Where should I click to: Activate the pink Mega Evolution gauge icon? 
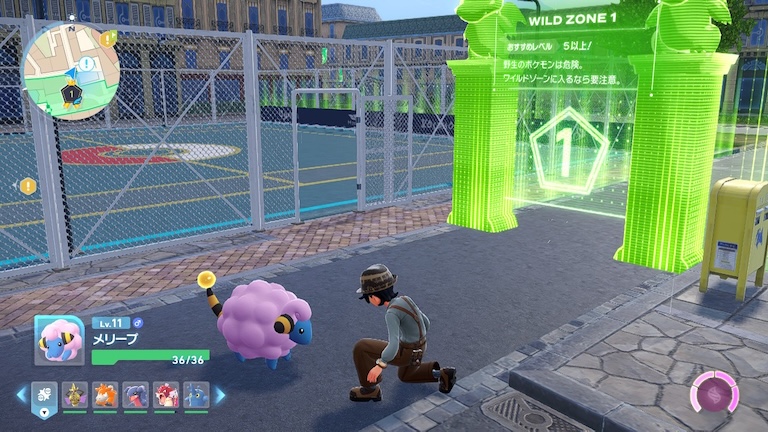click(715, 392)
